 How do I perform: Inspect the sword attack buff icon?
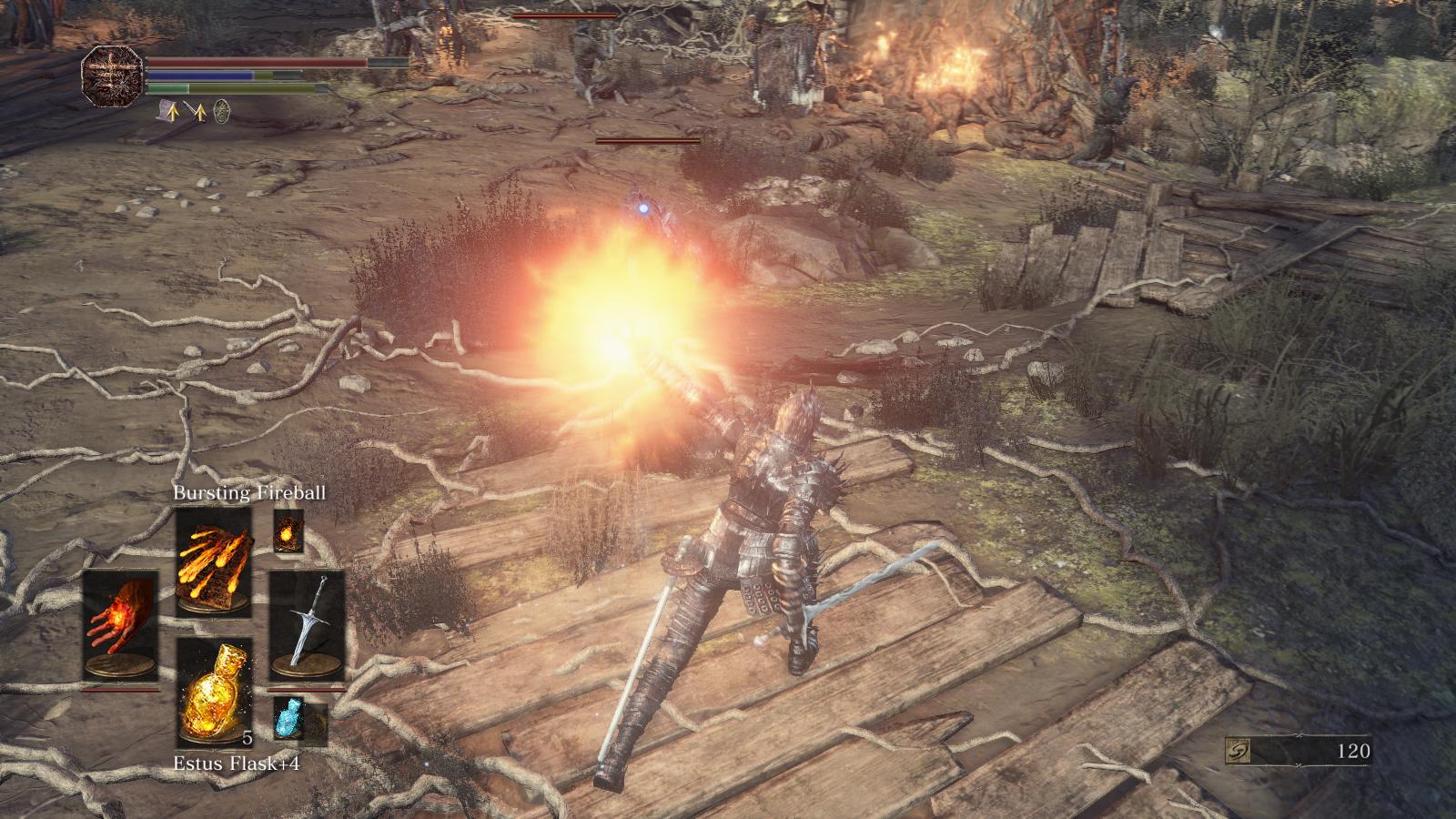196,111
